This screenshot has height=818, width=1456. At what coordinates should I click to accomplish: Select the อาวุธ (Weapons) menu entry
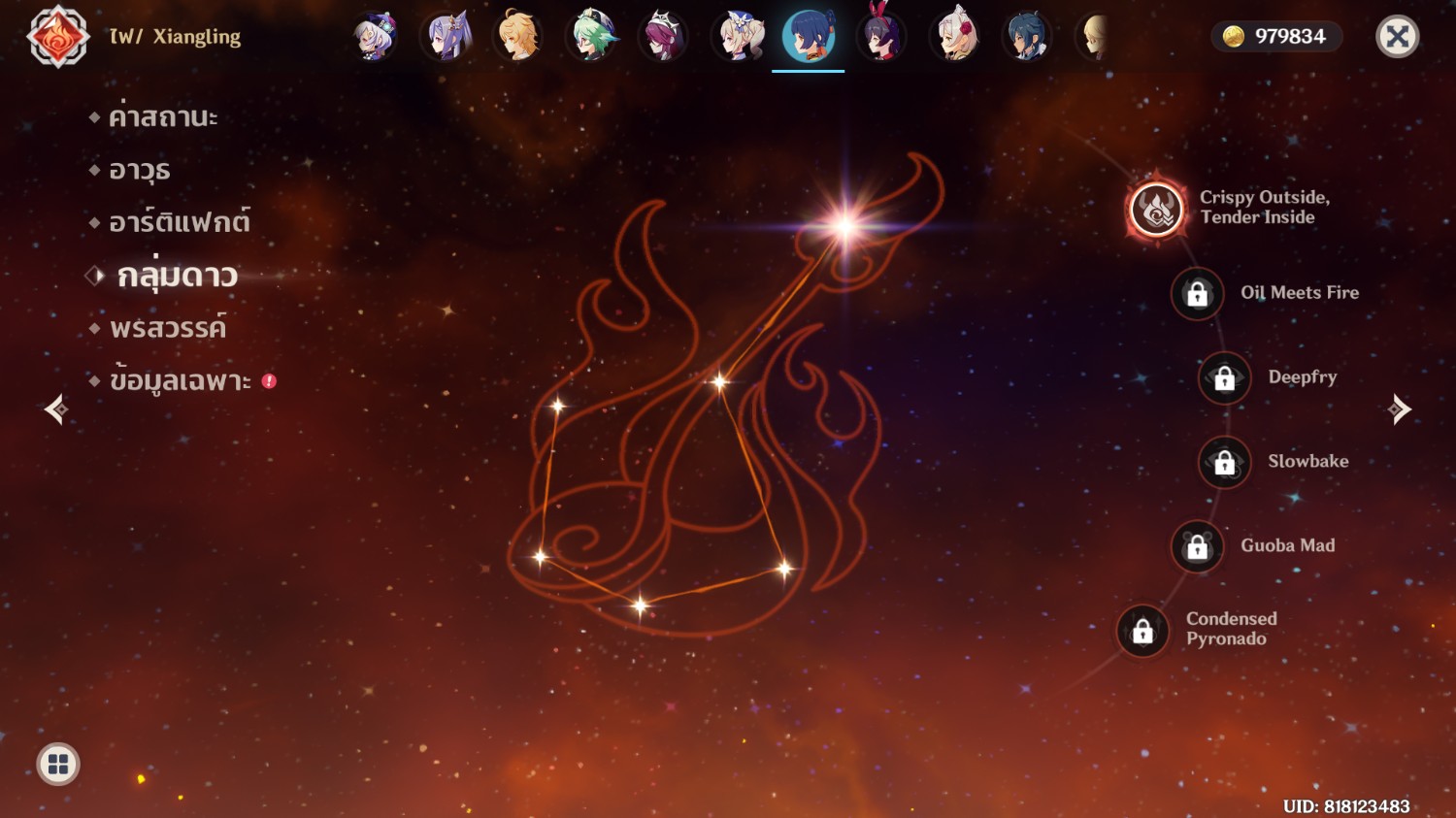(139, 171)
